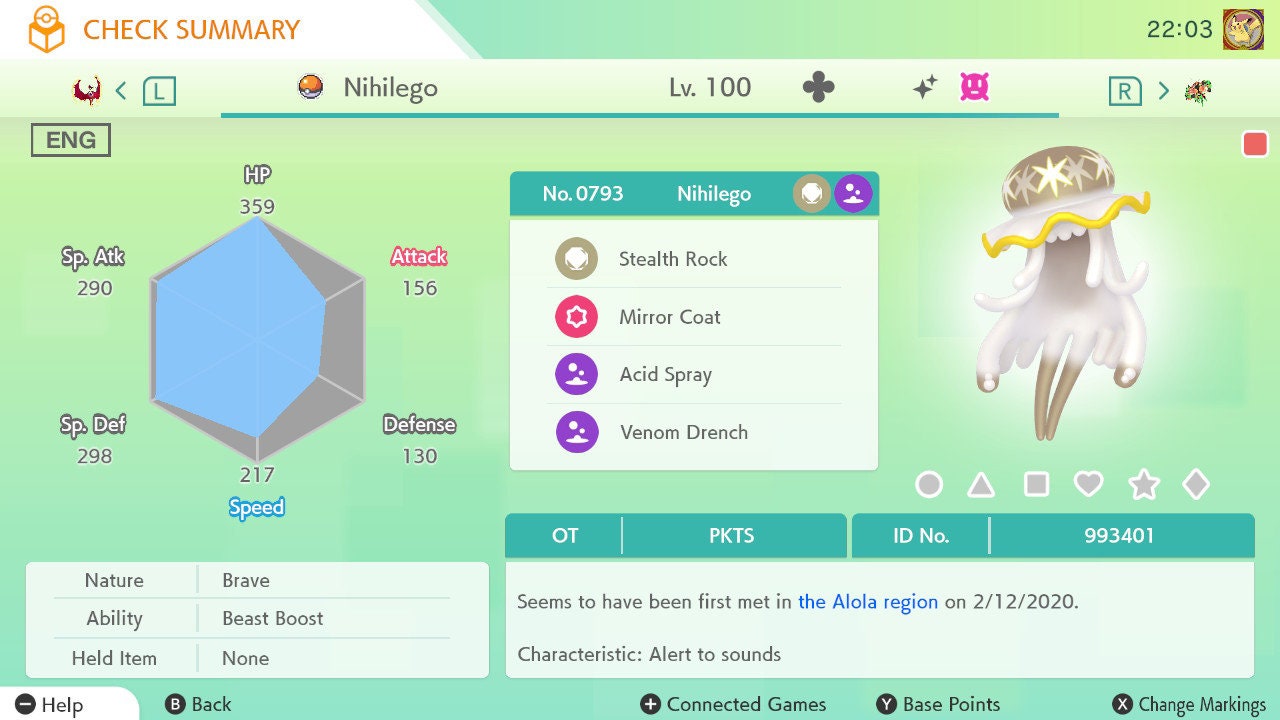Go to the next Pokémon arrow
The image size is (1280, 720).
[x=1163, y=91]
